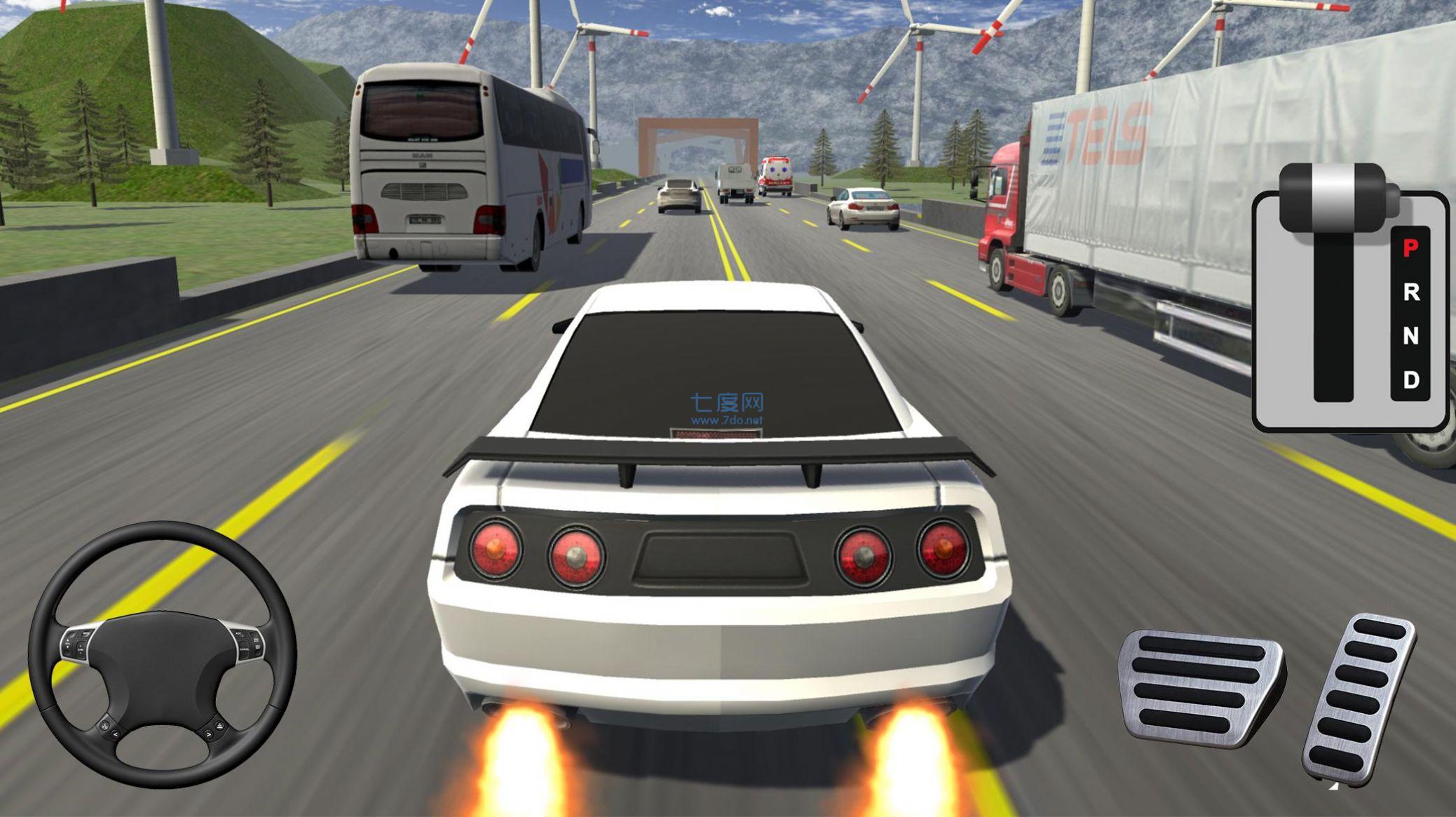Click the volume buttons on left wheel spoke
The width and height of the screenshot is (1456, 817).
pyautogui.click(x=68, y=643)
